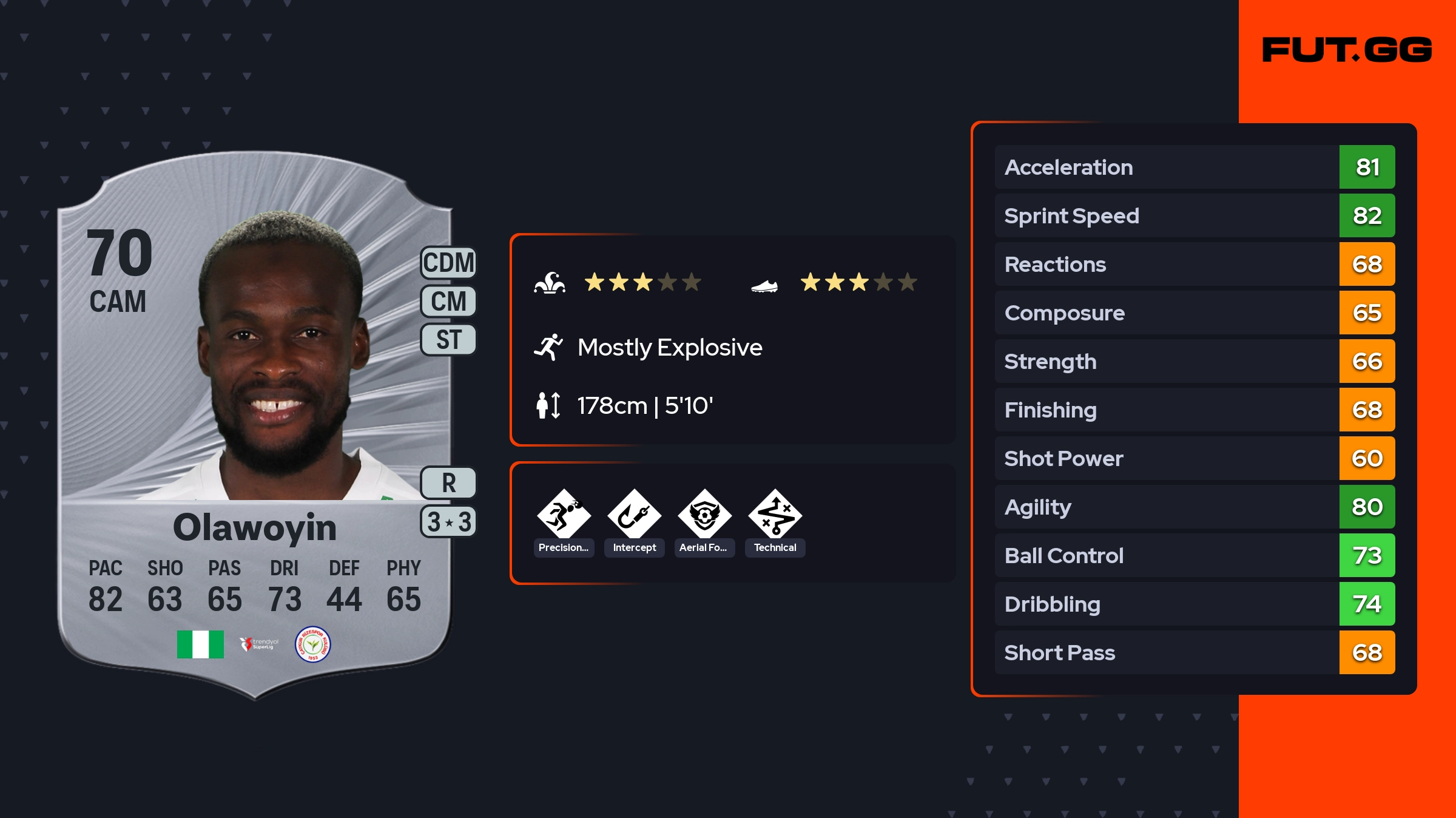Open the Intercept playstyle icon
This screenshot has width=1456, height=818.
click(x=634, y=515)
